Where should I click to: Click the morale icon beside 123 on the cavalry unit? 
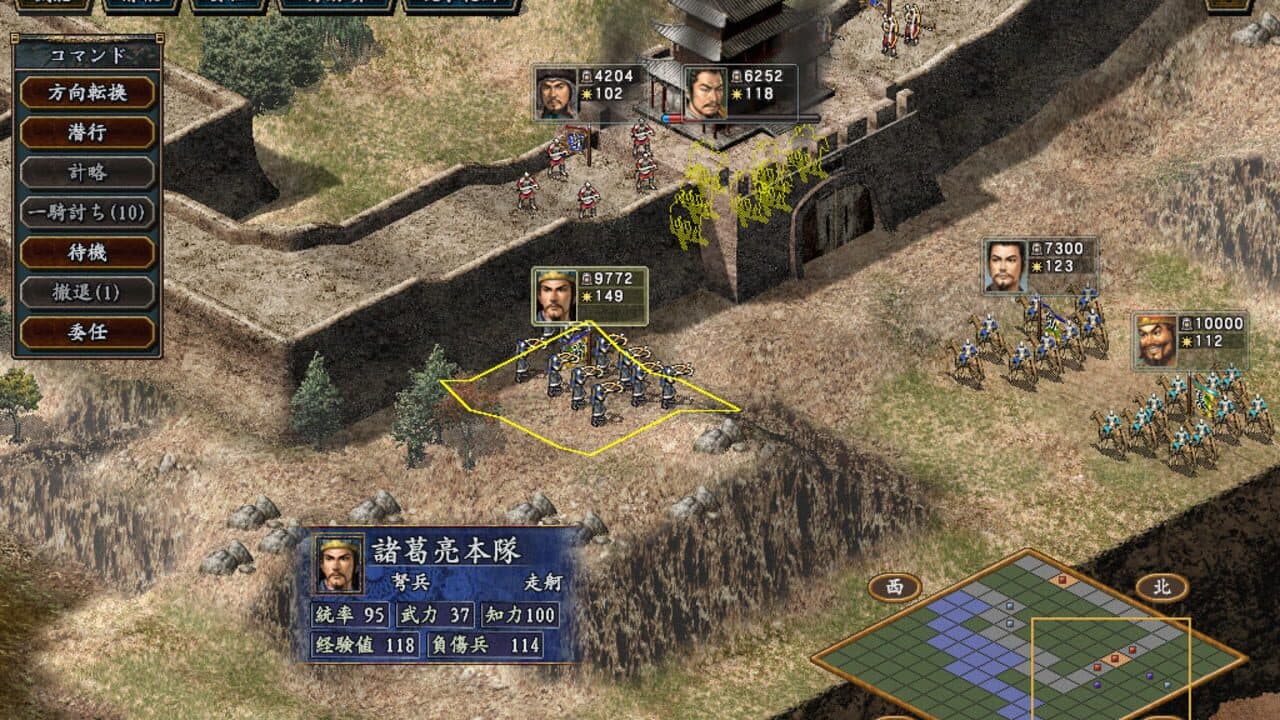[1036, 265]
